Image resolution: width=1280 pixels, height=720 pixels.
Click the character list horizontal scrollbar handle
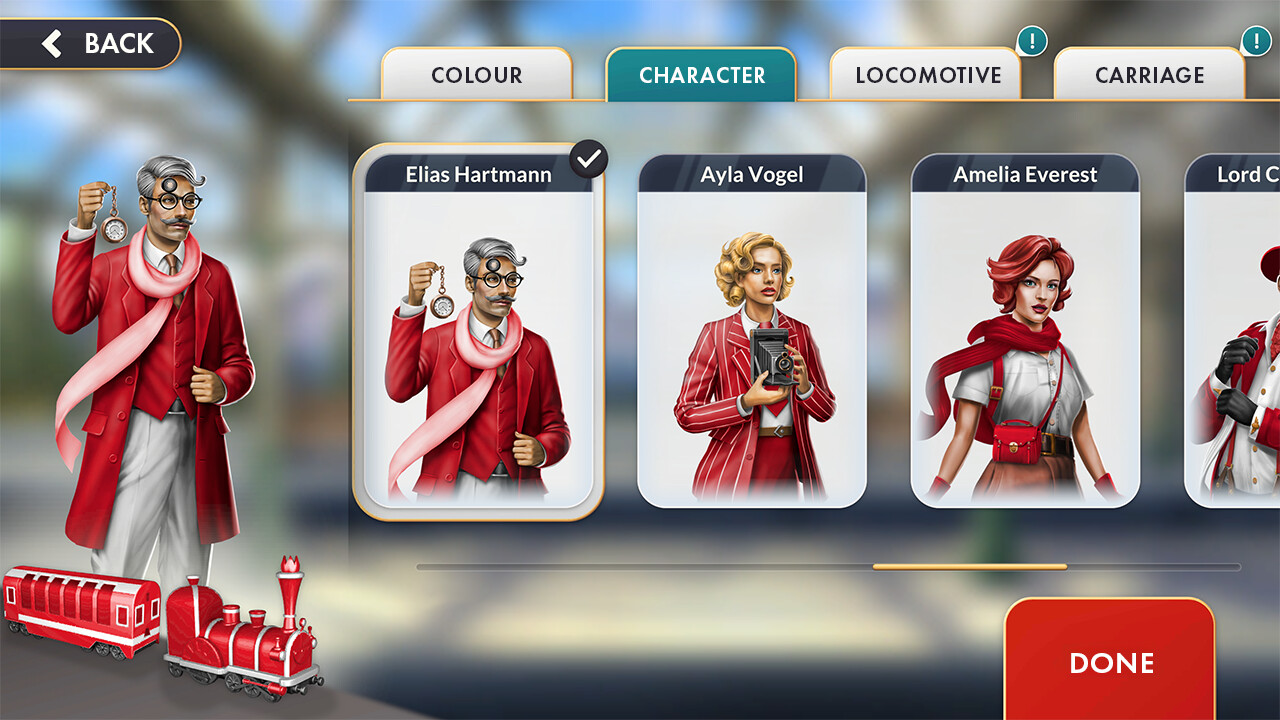(x=969, y=567)
